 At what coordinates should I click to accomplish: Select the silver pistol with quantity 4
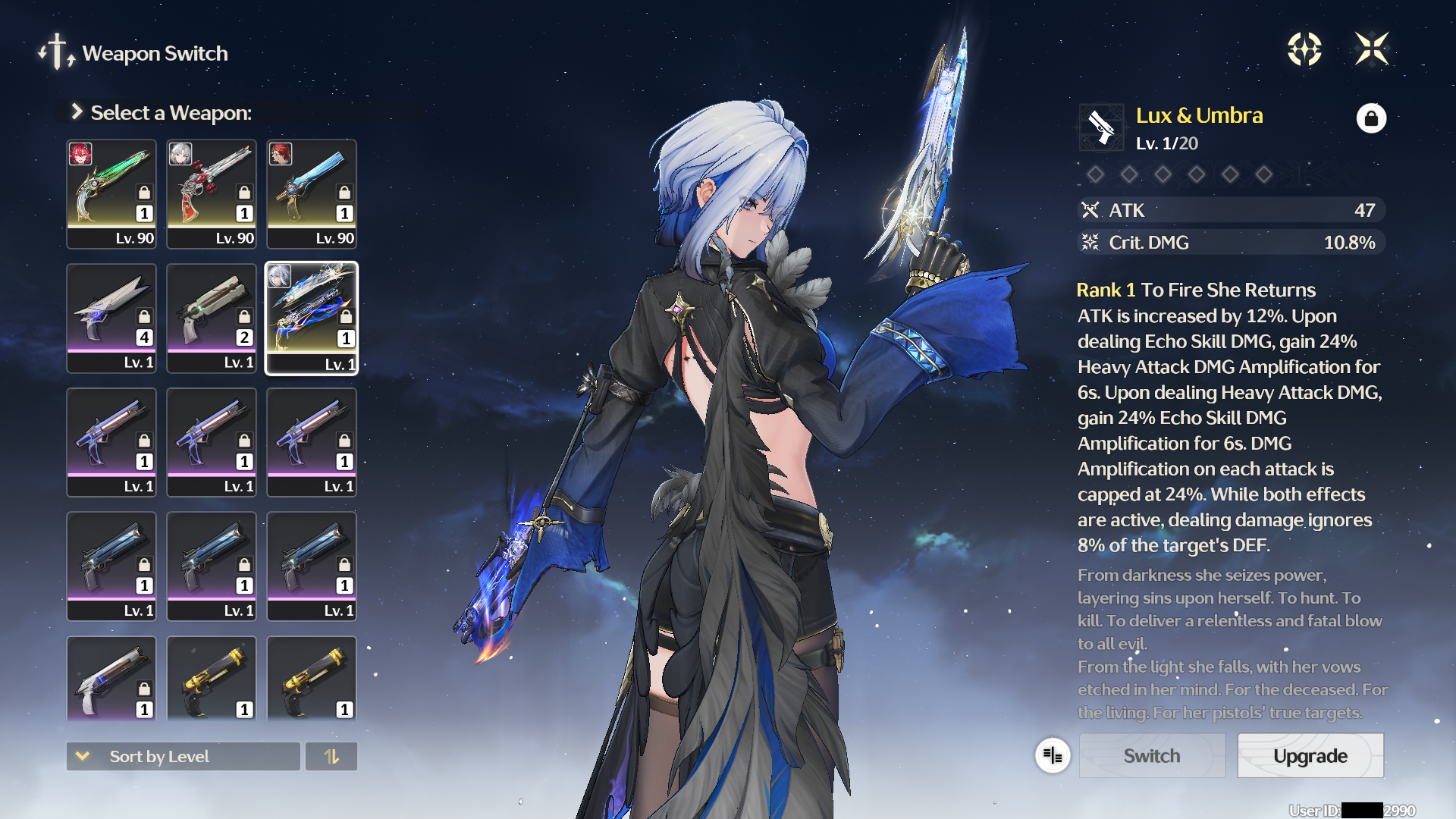(111, 318)
